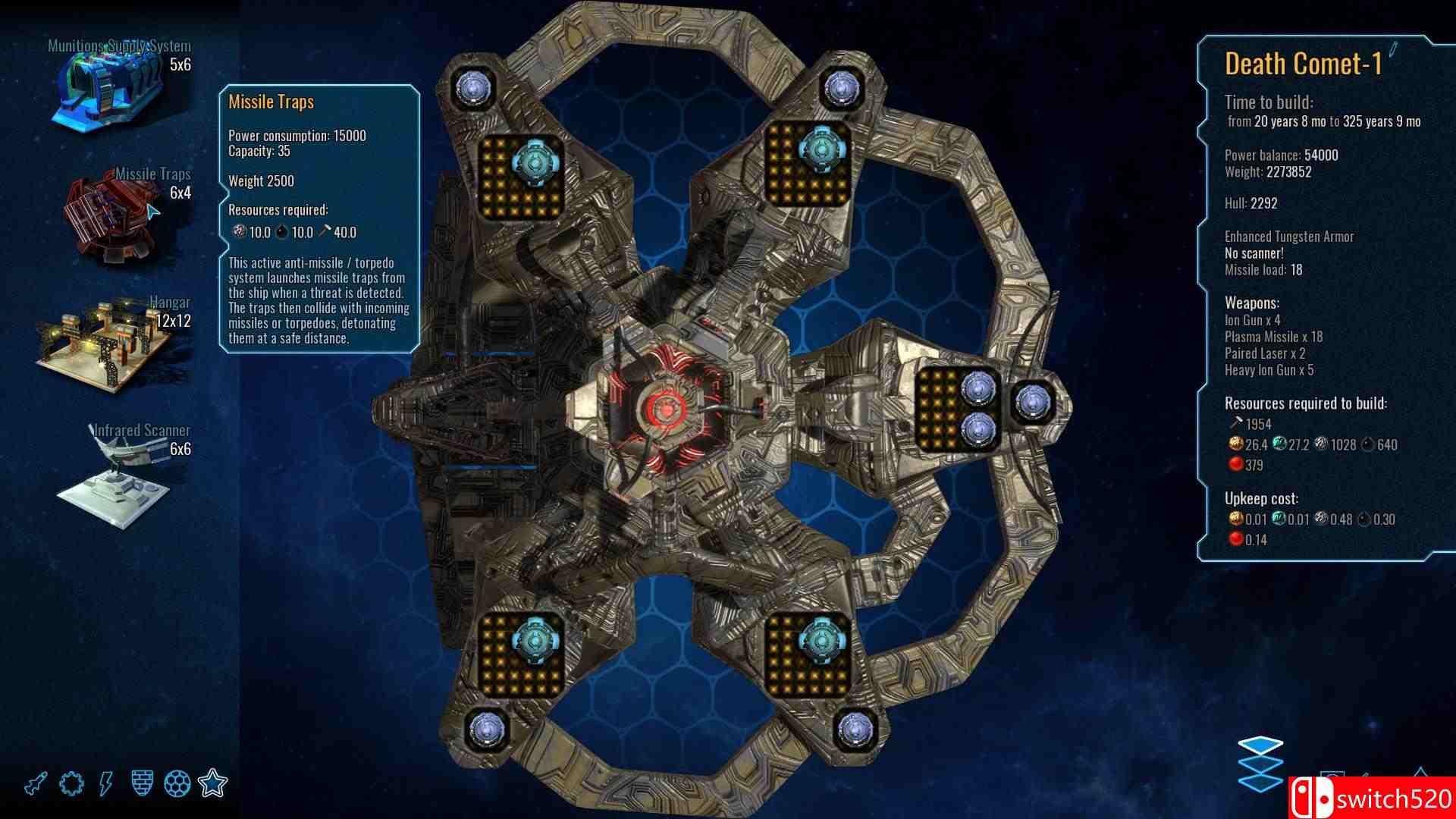1456x819 pixels.
Task: Toggle the bottom layer diamond selector
Action: click(1260, 783)
